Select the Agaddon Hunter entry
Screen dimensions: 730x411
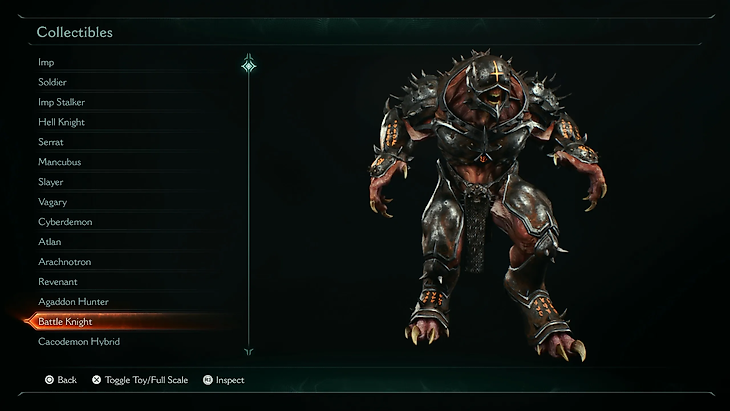[x=73, y=302]
